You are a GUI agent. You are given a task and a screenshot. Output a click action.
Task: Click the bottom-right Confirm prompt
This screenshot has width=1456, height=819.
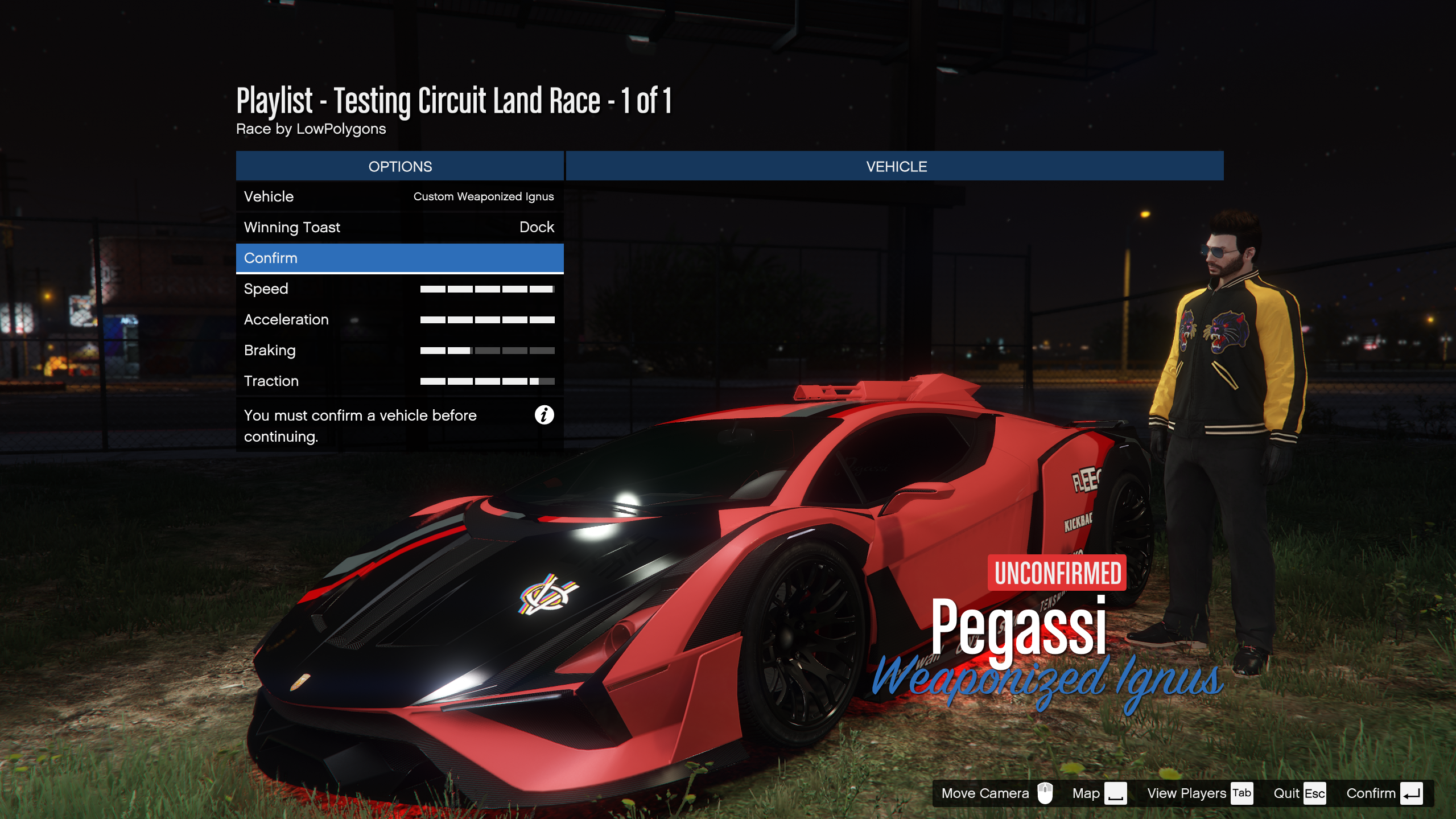pos(1384,793)
